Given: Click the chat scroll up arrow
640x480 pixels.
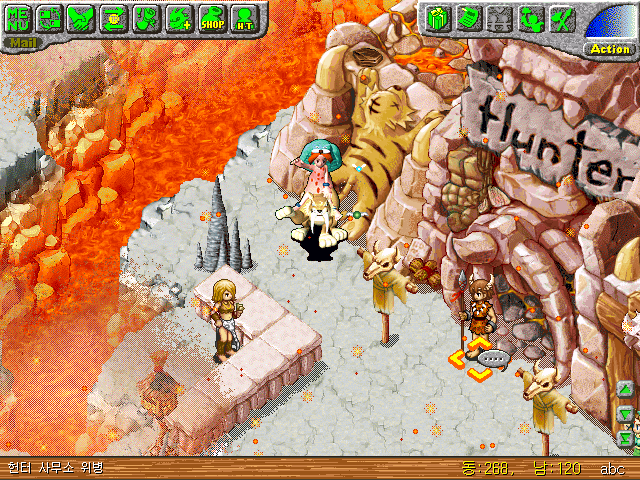Looking at the screenshot, I should pyautogui.click(x=627, y=389).
